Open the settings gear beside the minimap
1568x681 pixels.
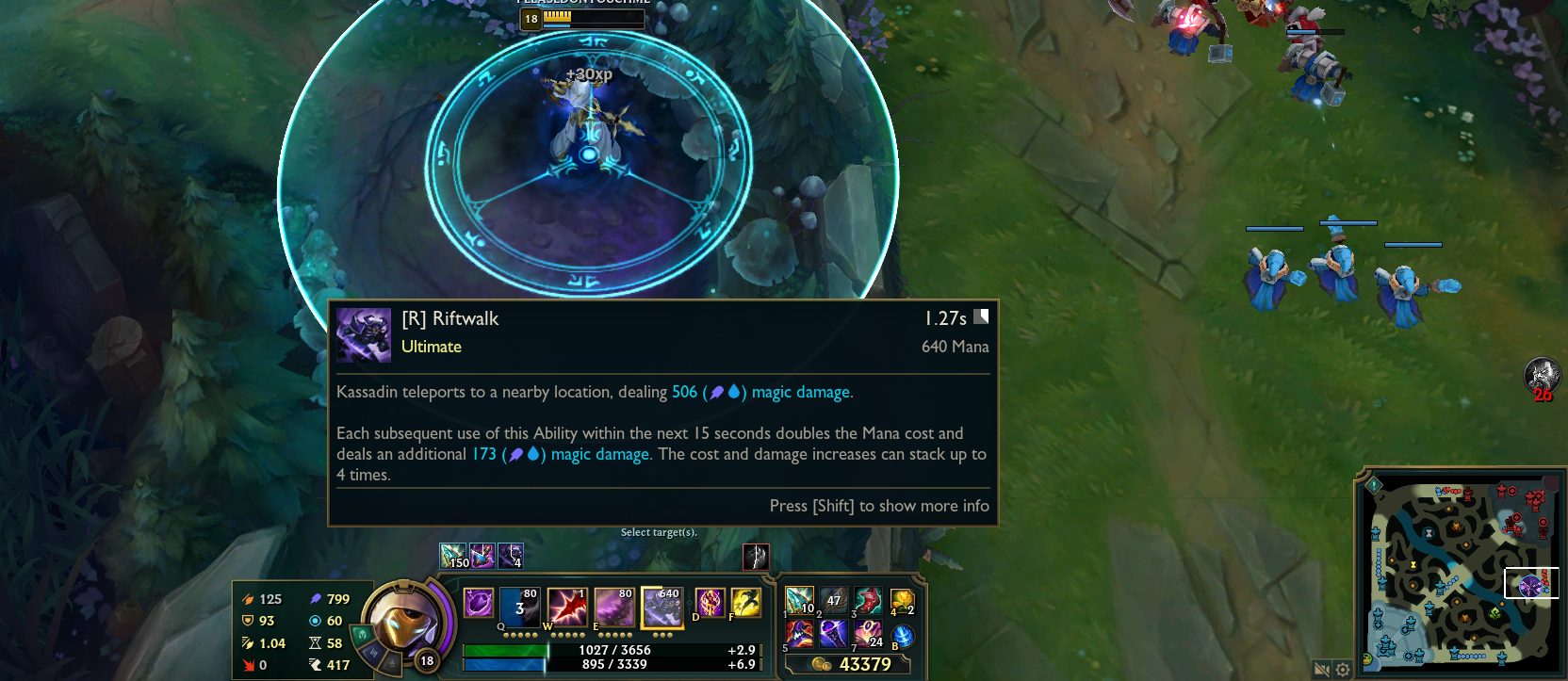pyautogui.click(x=1342, y=670)
